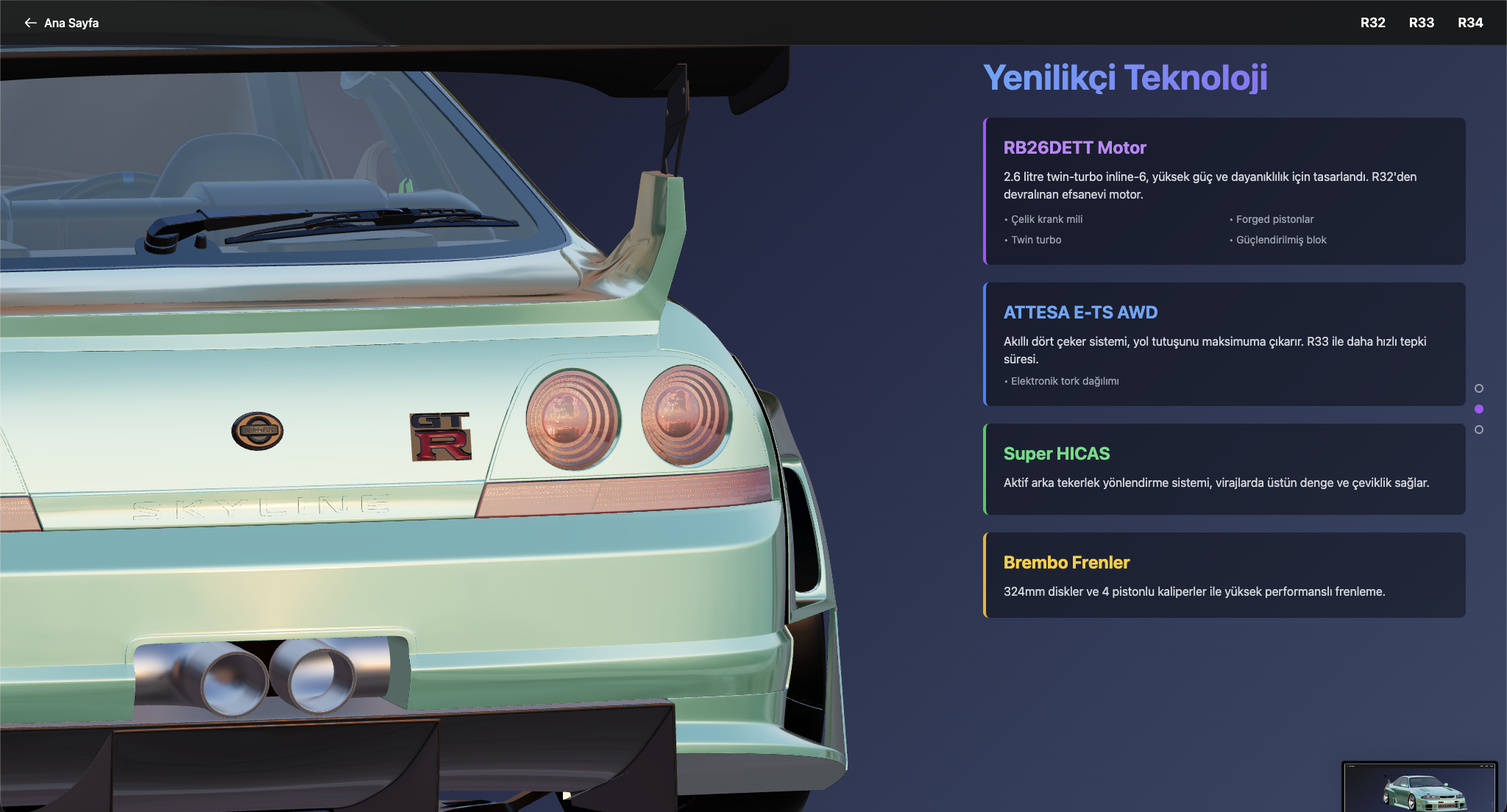Select the R33 tab

point(1422,23)
